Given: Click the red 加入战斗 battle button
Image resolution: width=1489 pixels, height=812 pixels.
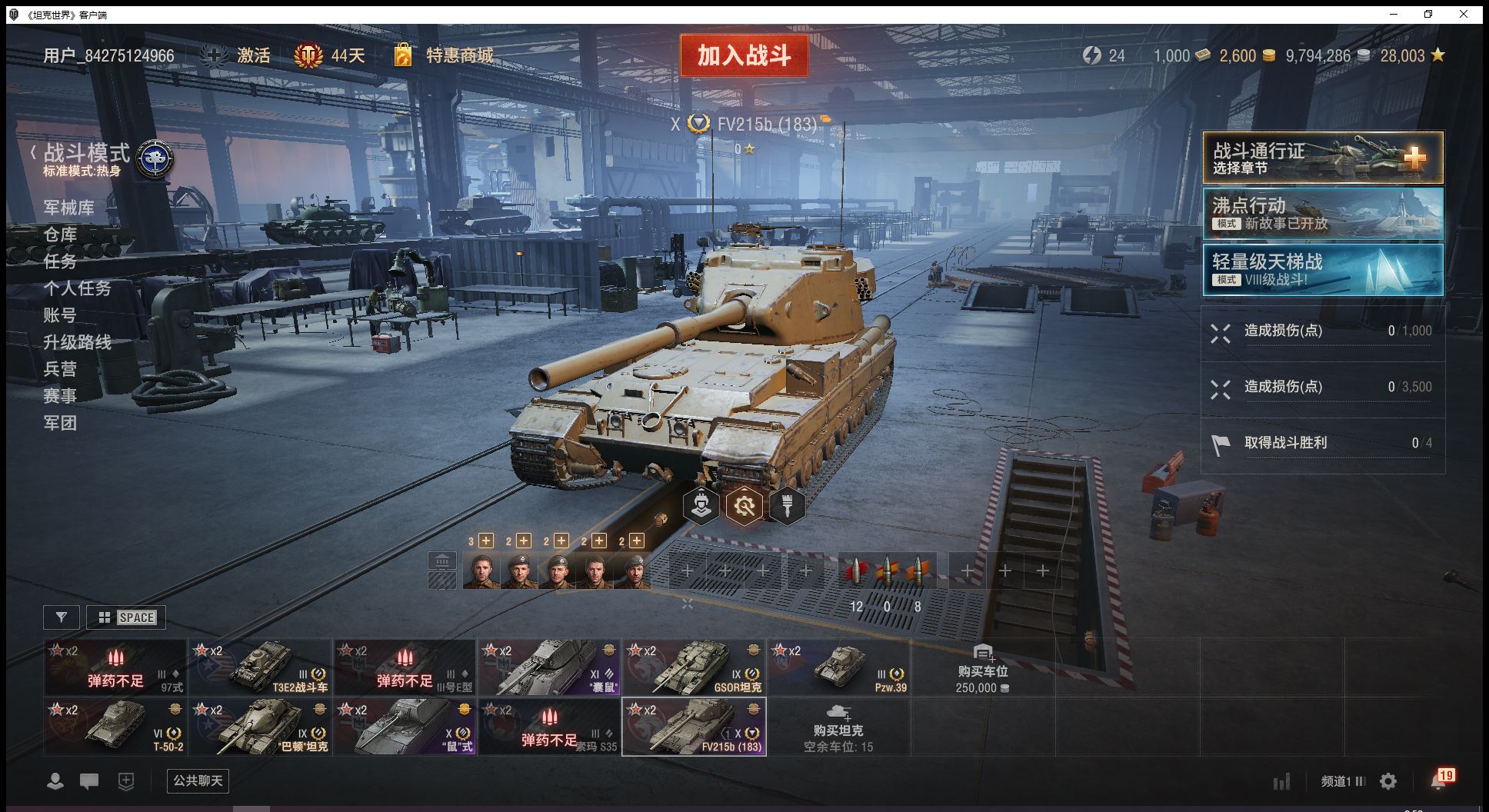Looking at the screenshot, I should coord(744,55).
